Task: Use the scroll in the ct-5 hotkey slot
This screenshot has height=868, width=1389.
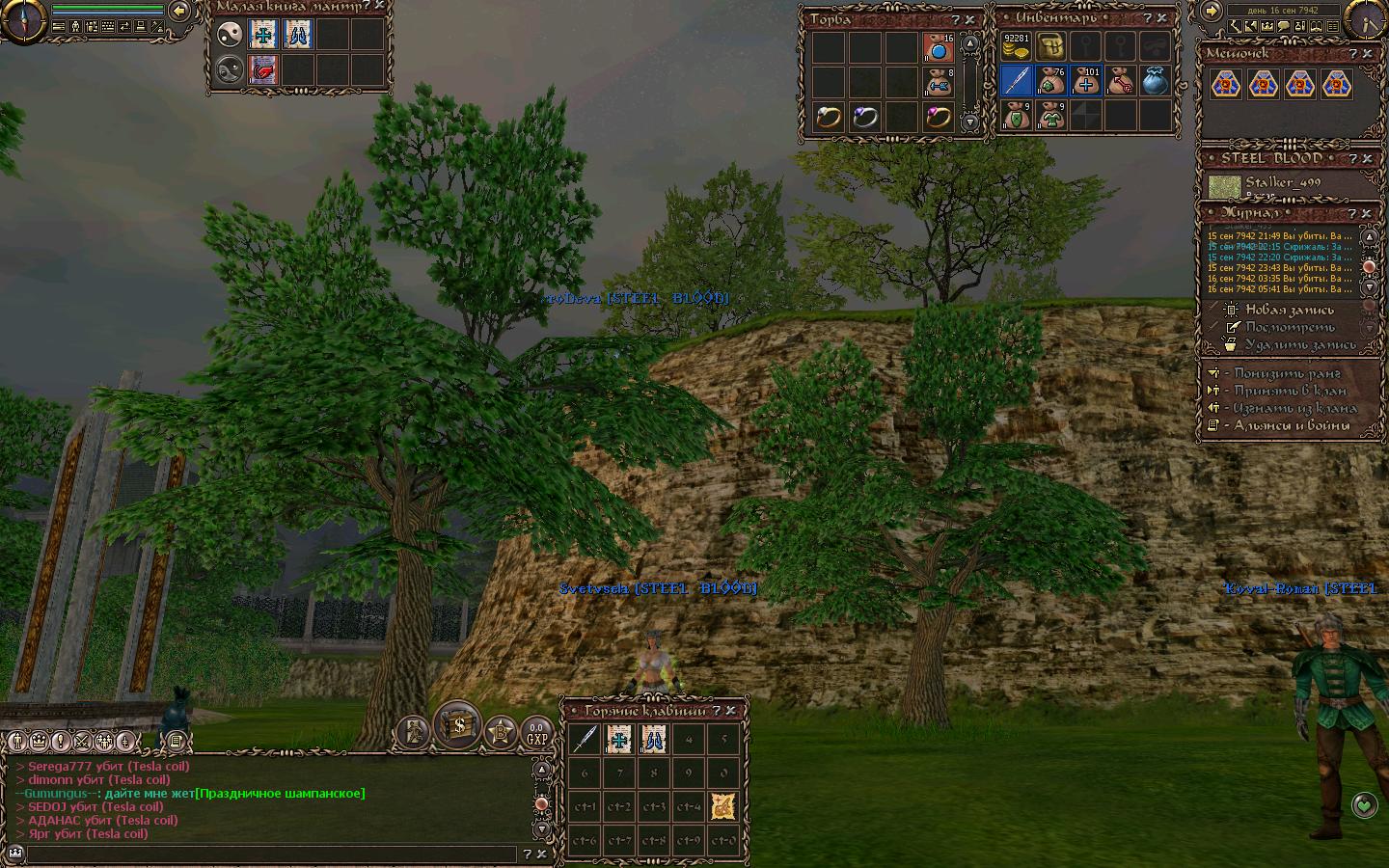Action: (723, 807)
